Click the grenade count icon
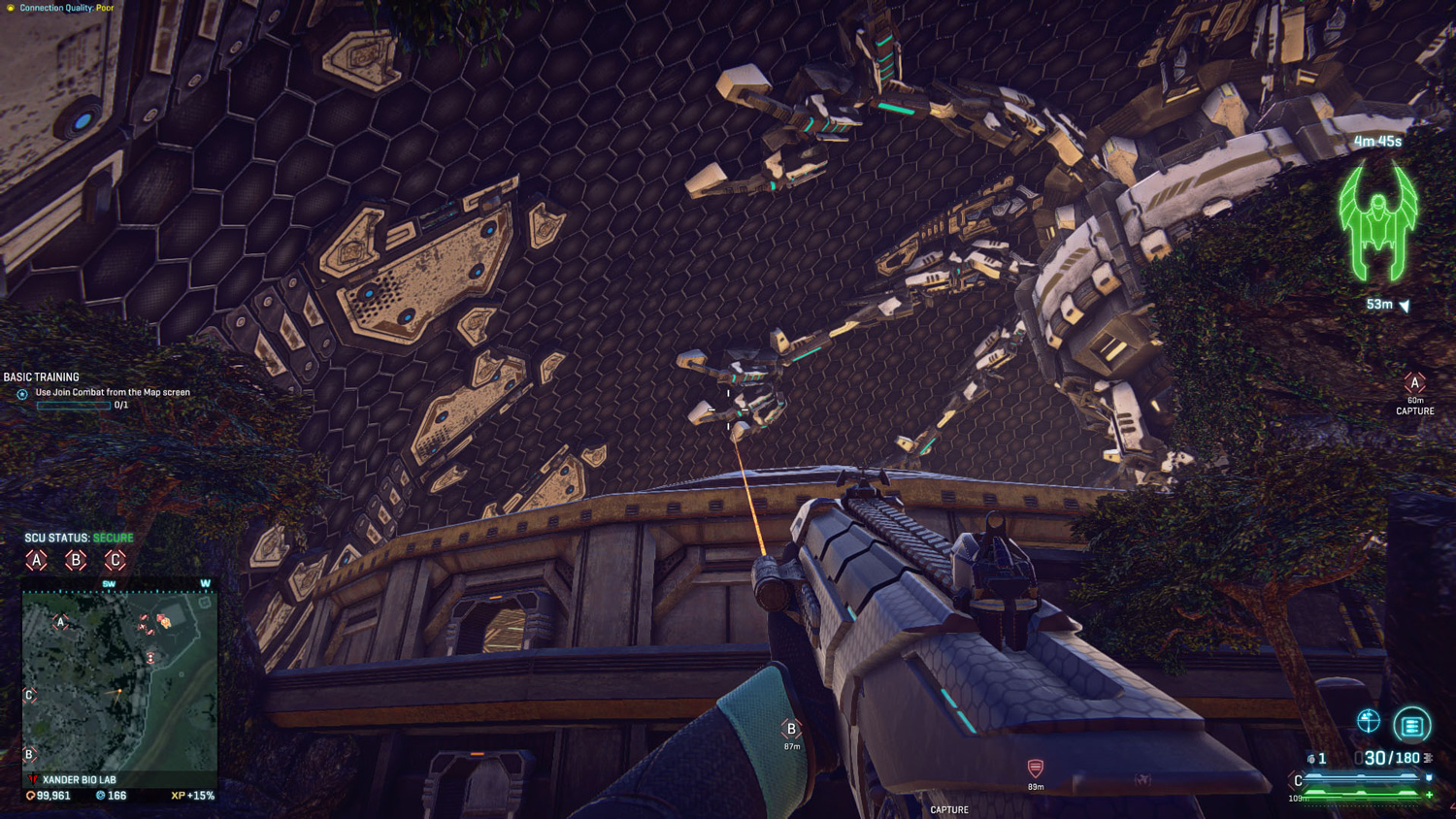The height and width of the screenshot is (819, 1456). [1311, 759]
